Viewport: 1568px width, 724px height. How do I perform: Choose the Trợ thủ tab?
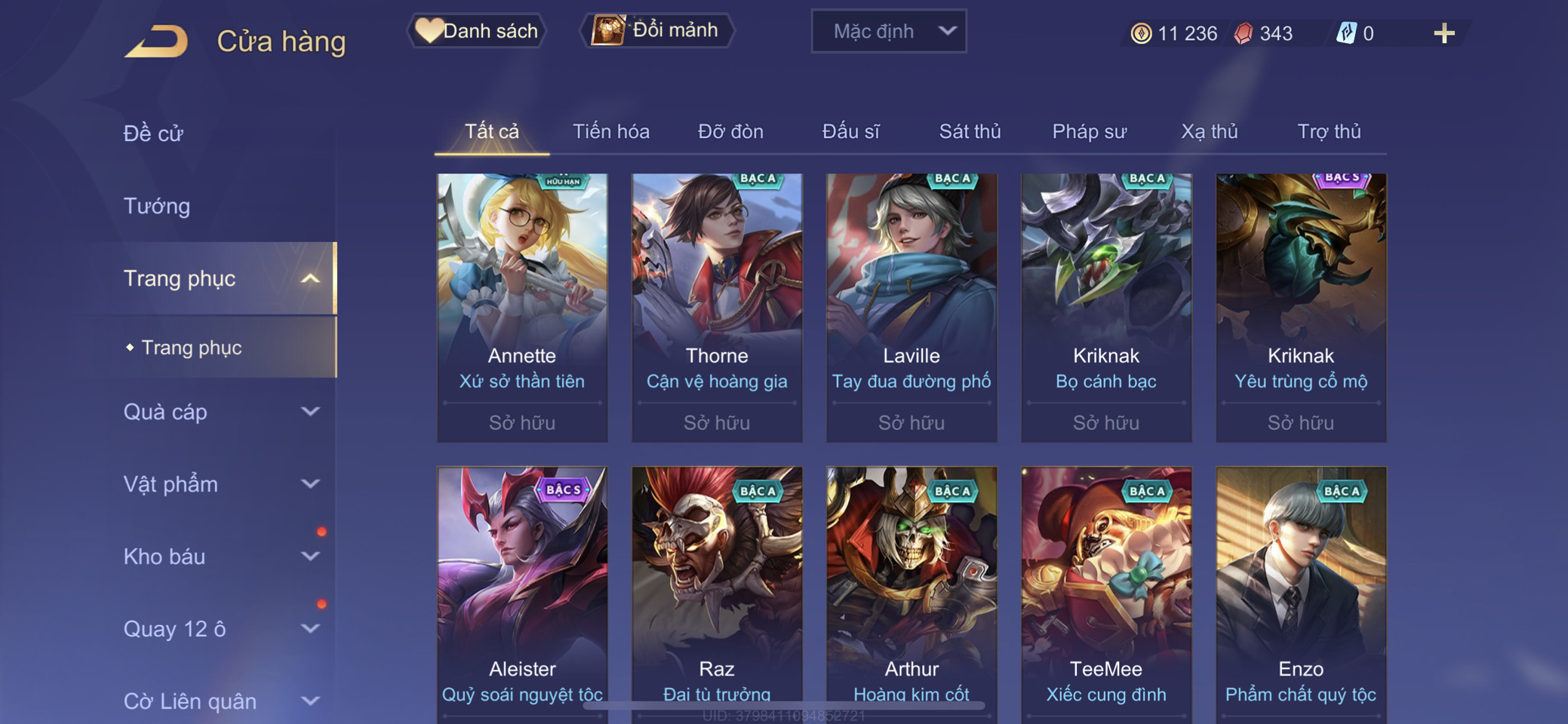pos(1329,132)
